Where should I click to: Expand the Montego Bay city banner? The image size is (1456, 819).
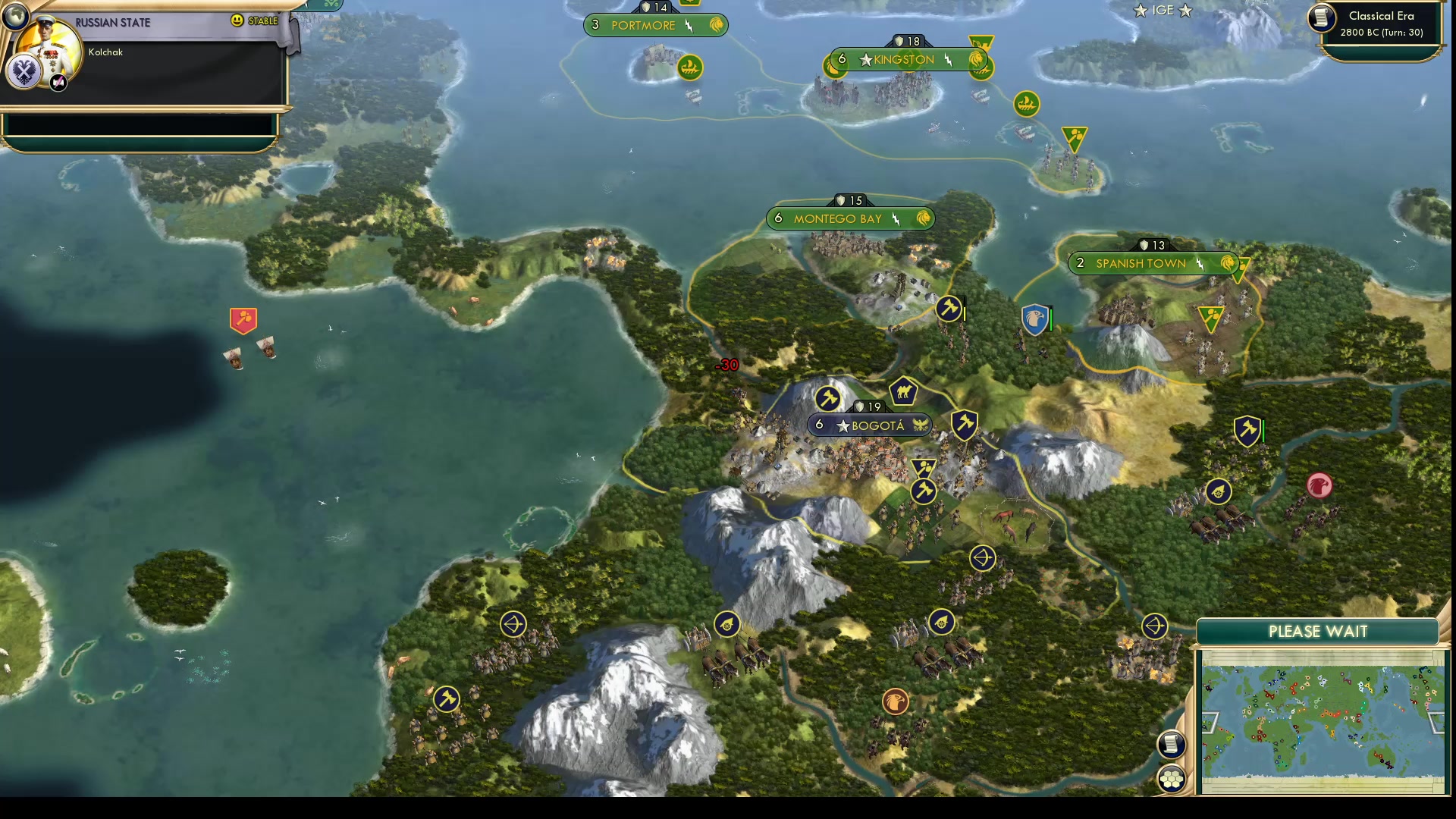(x=849, y=218)
